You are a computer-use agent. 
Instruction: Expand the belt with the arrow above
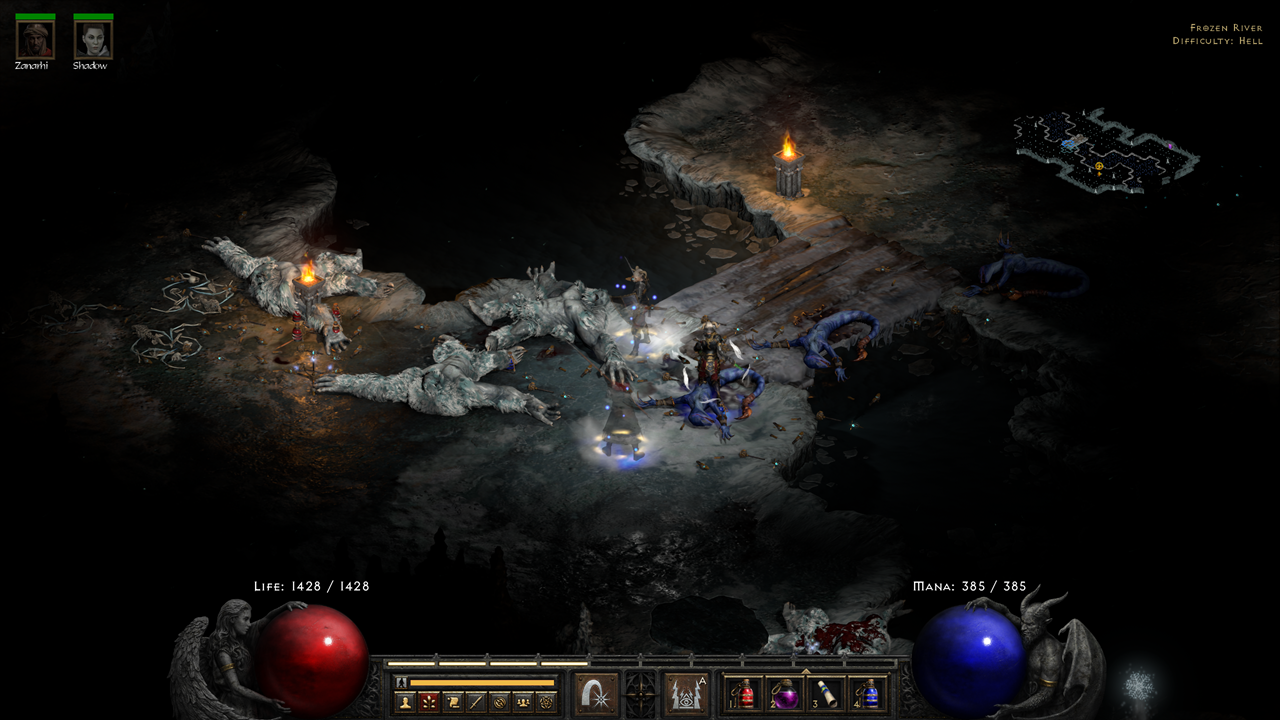pyautogui.click(x=806, y=671)
